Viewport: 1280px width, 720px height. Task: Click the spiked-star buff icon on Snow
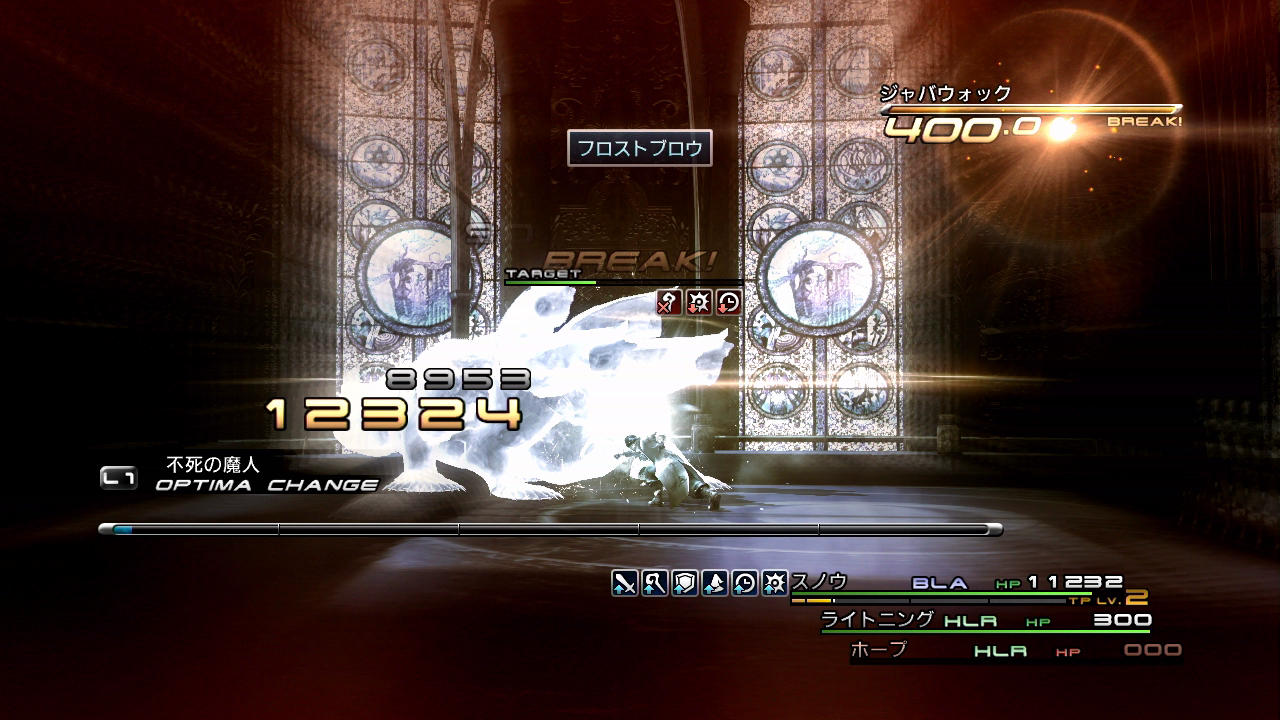coord(775,582)
